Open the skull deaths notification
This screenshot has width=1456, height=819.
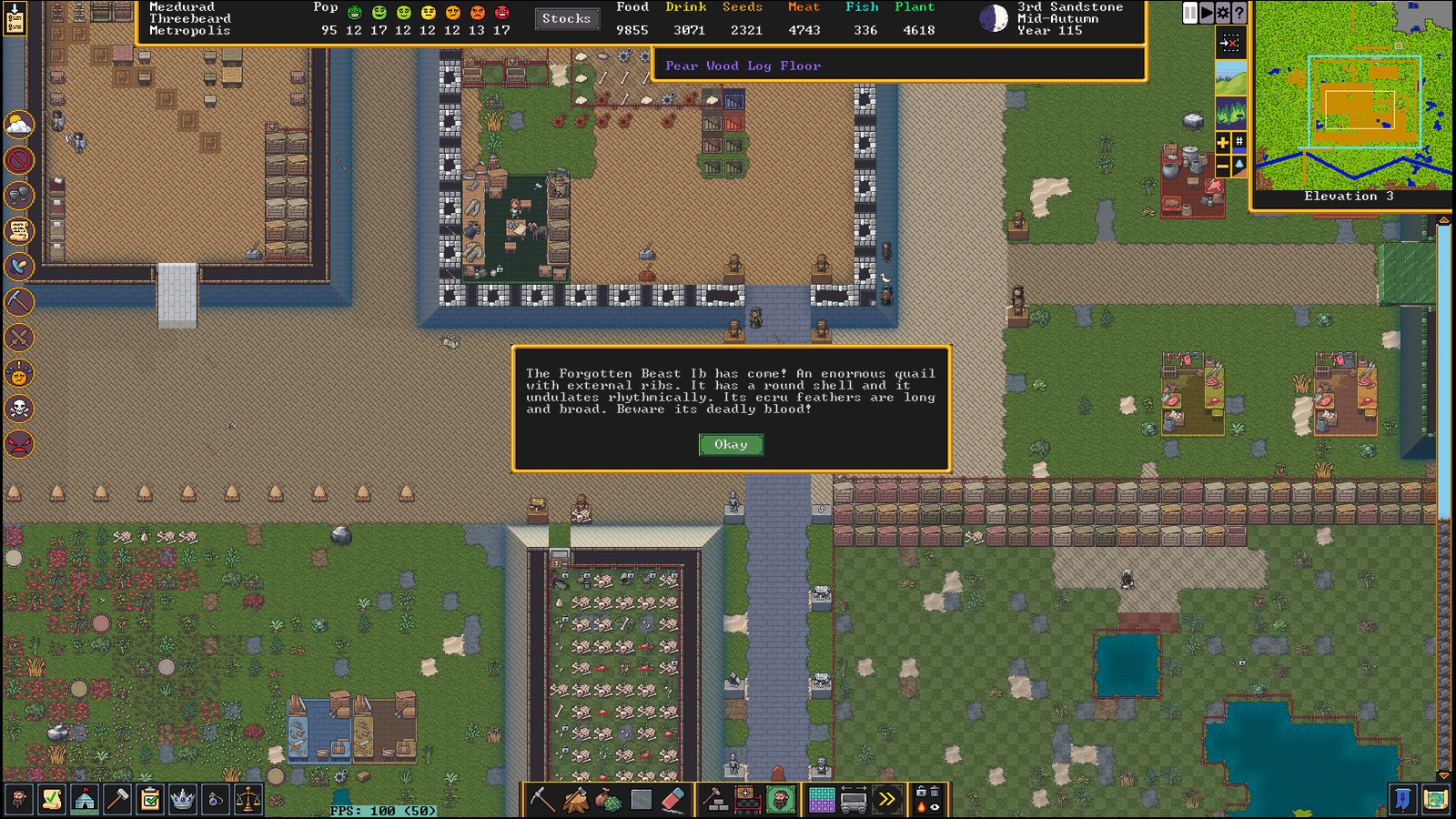point(19,409)
